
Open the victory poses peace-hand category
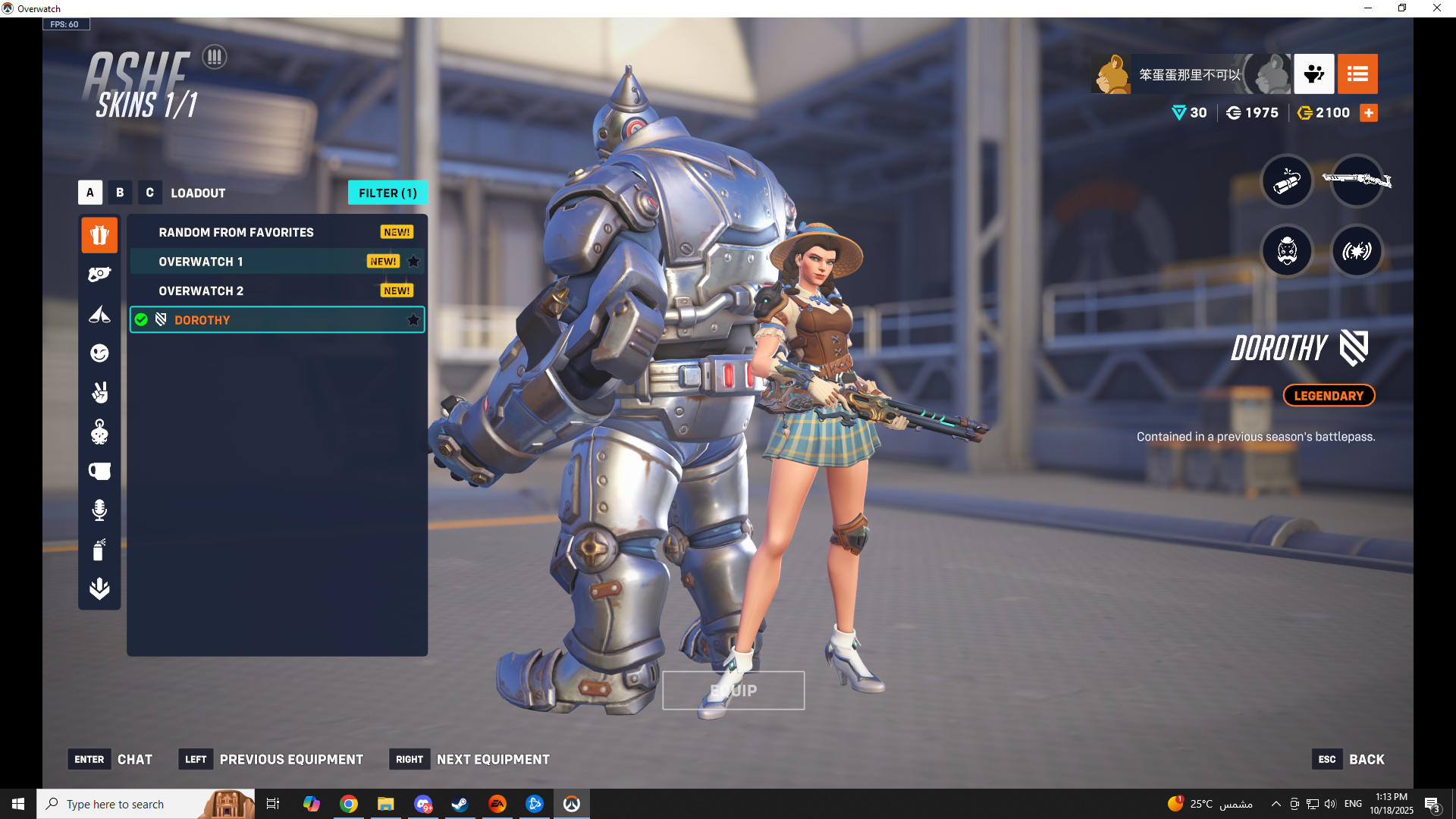click(x=99, y=392)
